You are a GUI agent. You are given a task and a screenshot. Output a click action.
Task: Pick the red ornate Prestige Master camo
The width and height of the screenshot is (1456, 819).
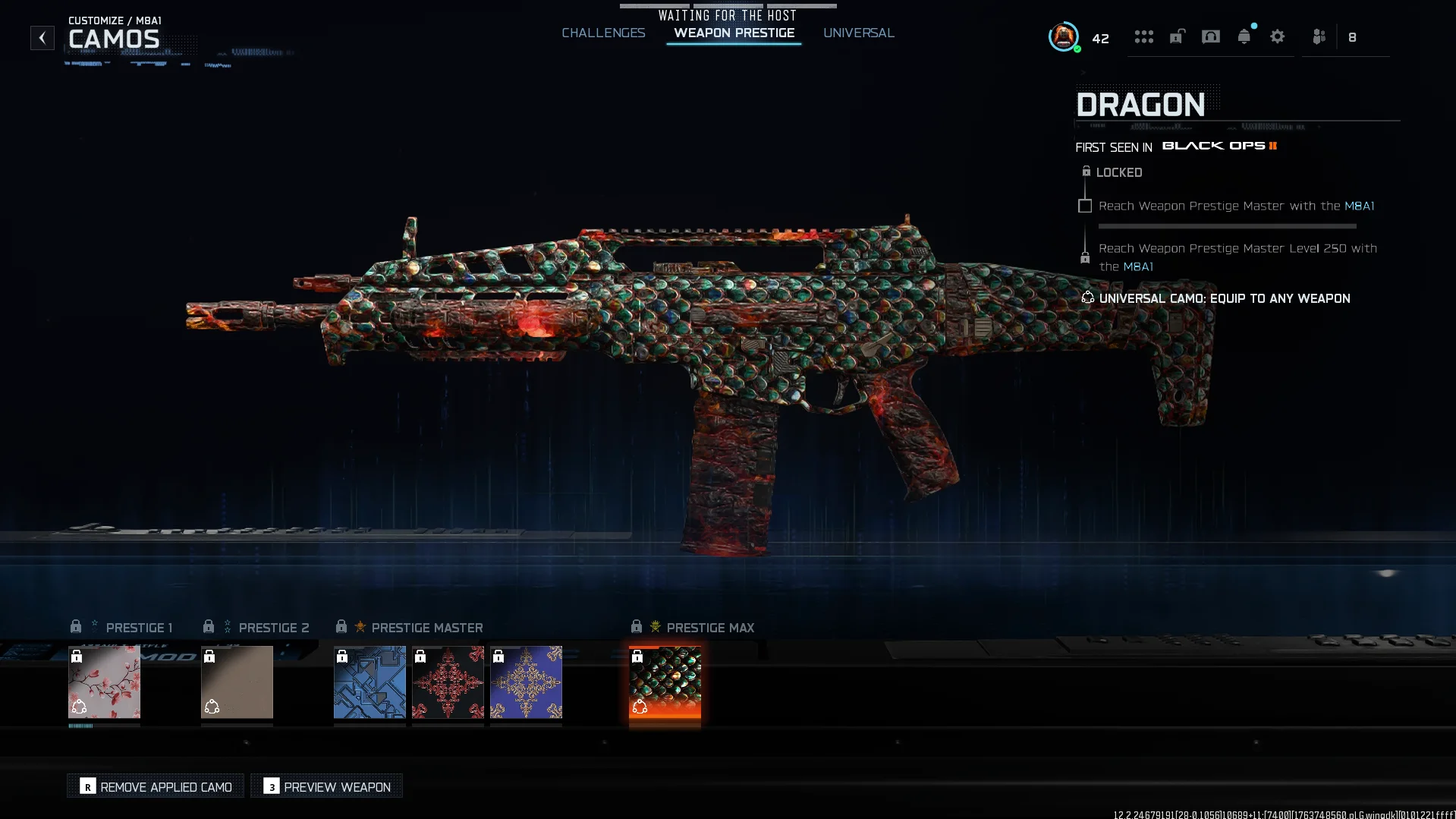tap(448, 682)
